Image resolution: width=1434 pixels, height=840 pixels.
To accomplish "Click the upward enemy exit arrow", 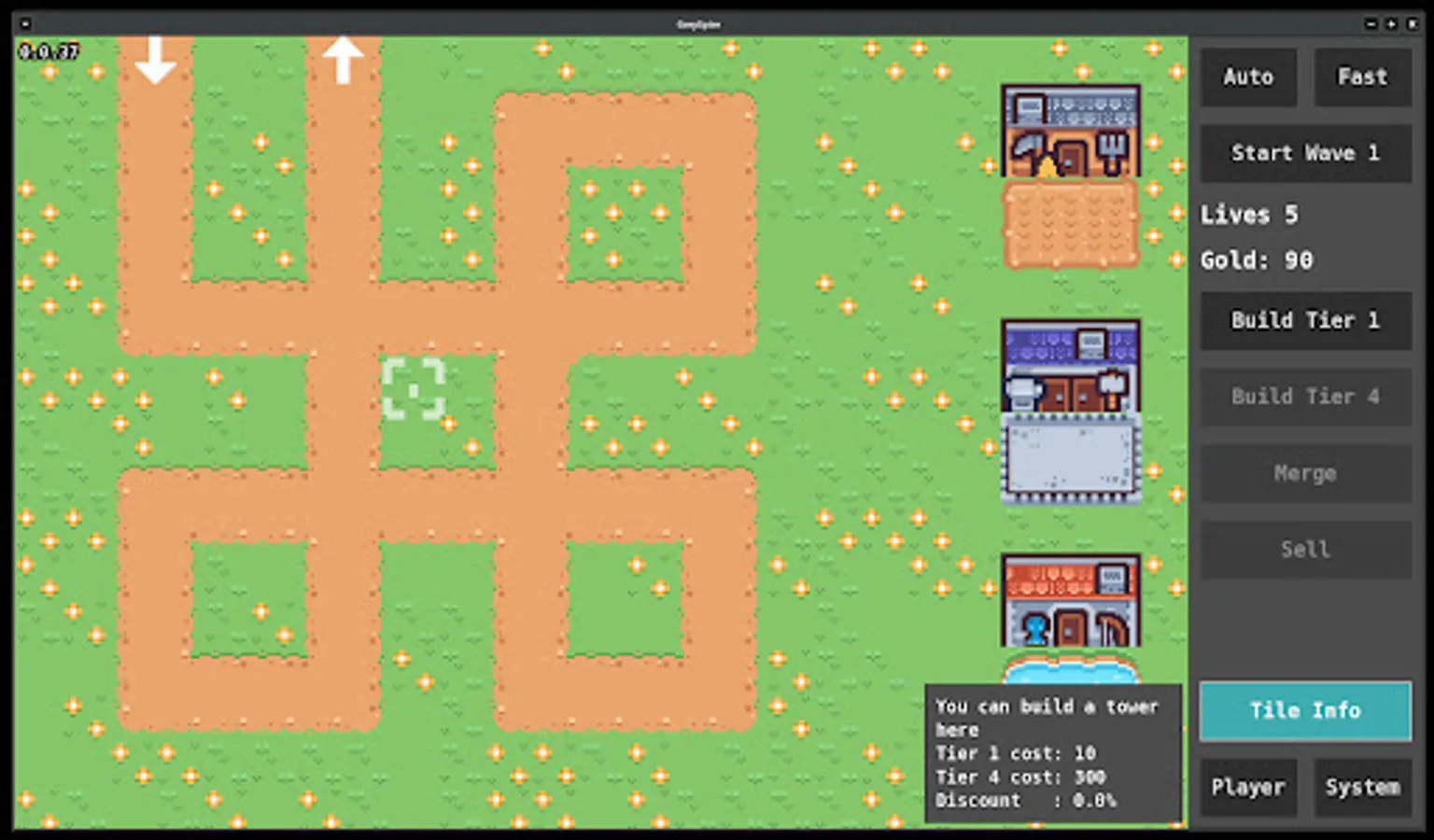I will (x=344, y=59).
